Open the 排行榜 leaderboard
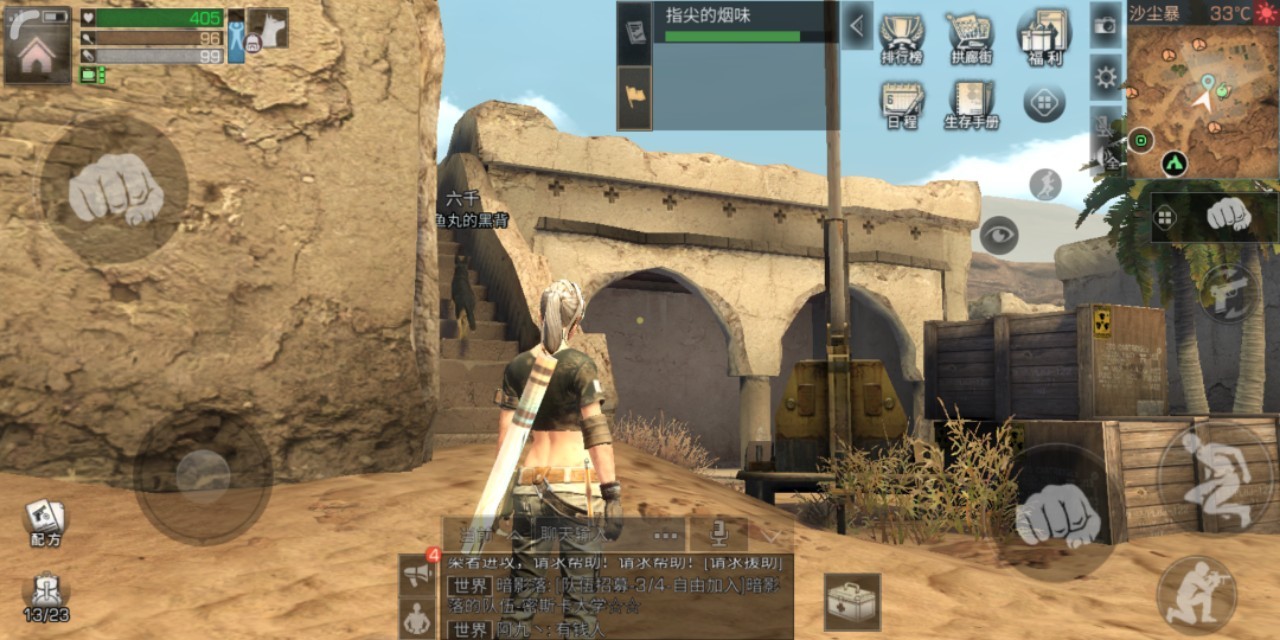 click(901, 38)
